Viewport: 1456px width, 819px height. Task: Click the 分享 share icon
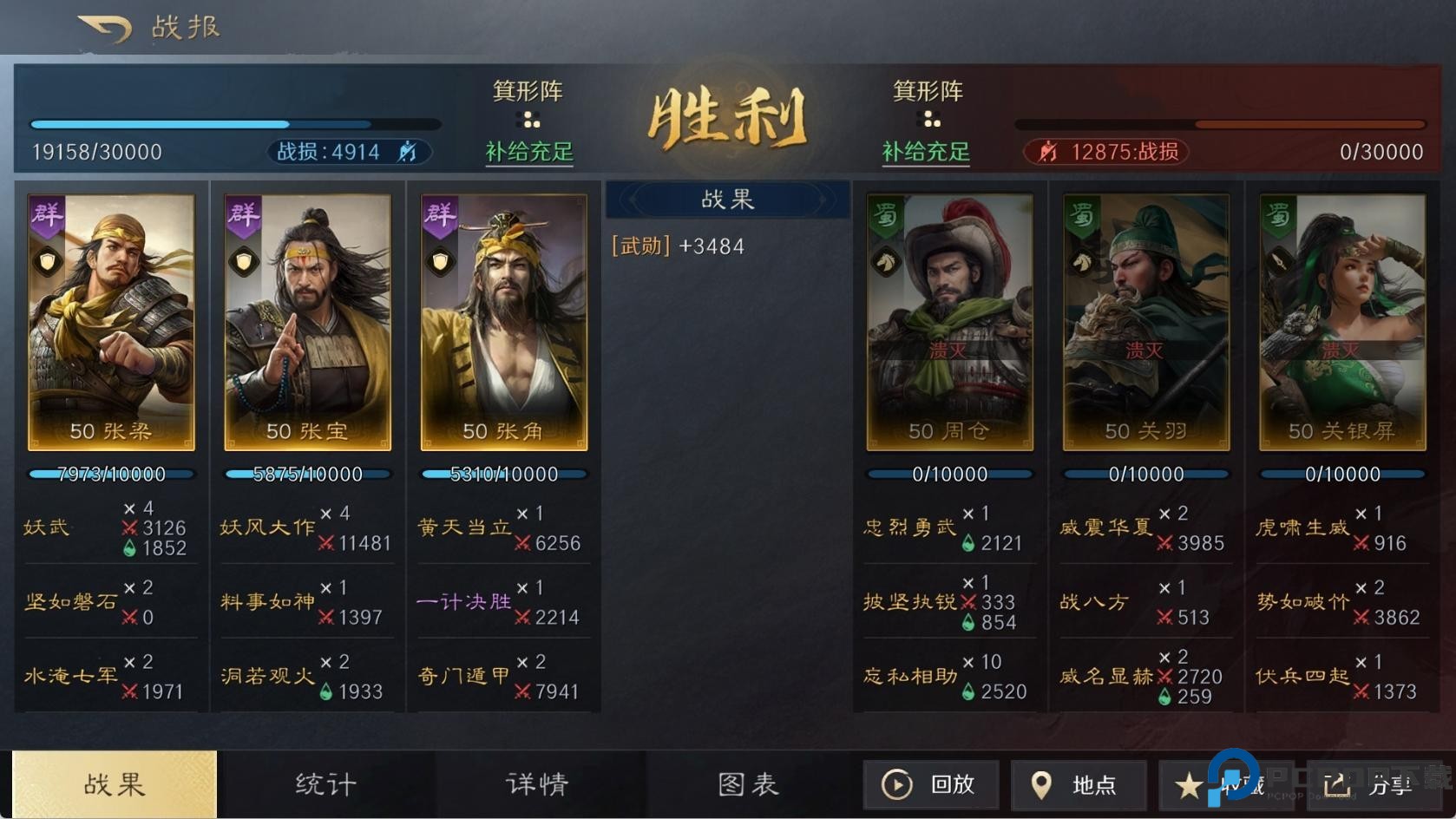coord(1335,783)
